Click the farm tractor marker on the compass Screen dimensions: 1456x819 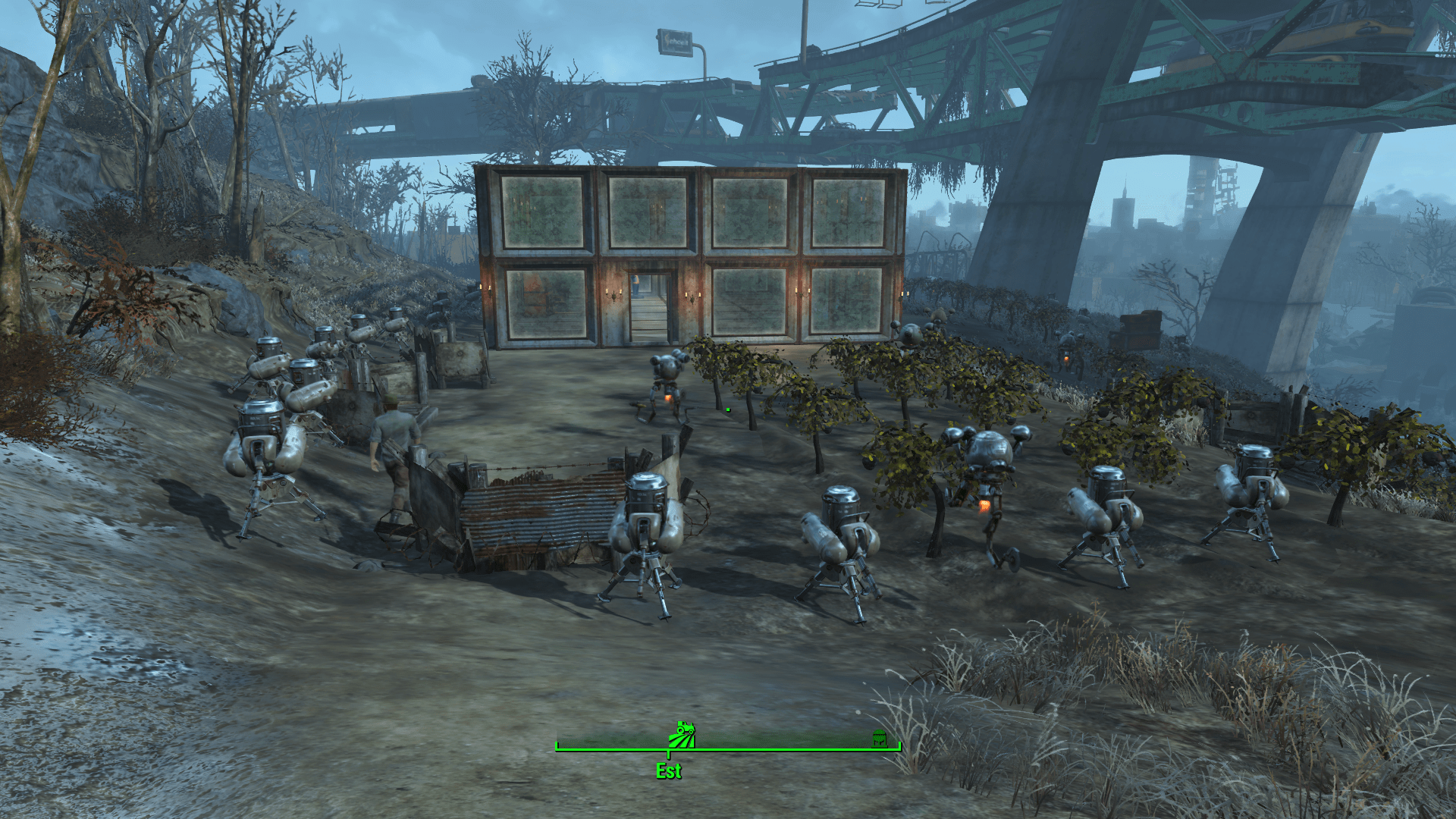pyautogui.click(x=682, y=734)
